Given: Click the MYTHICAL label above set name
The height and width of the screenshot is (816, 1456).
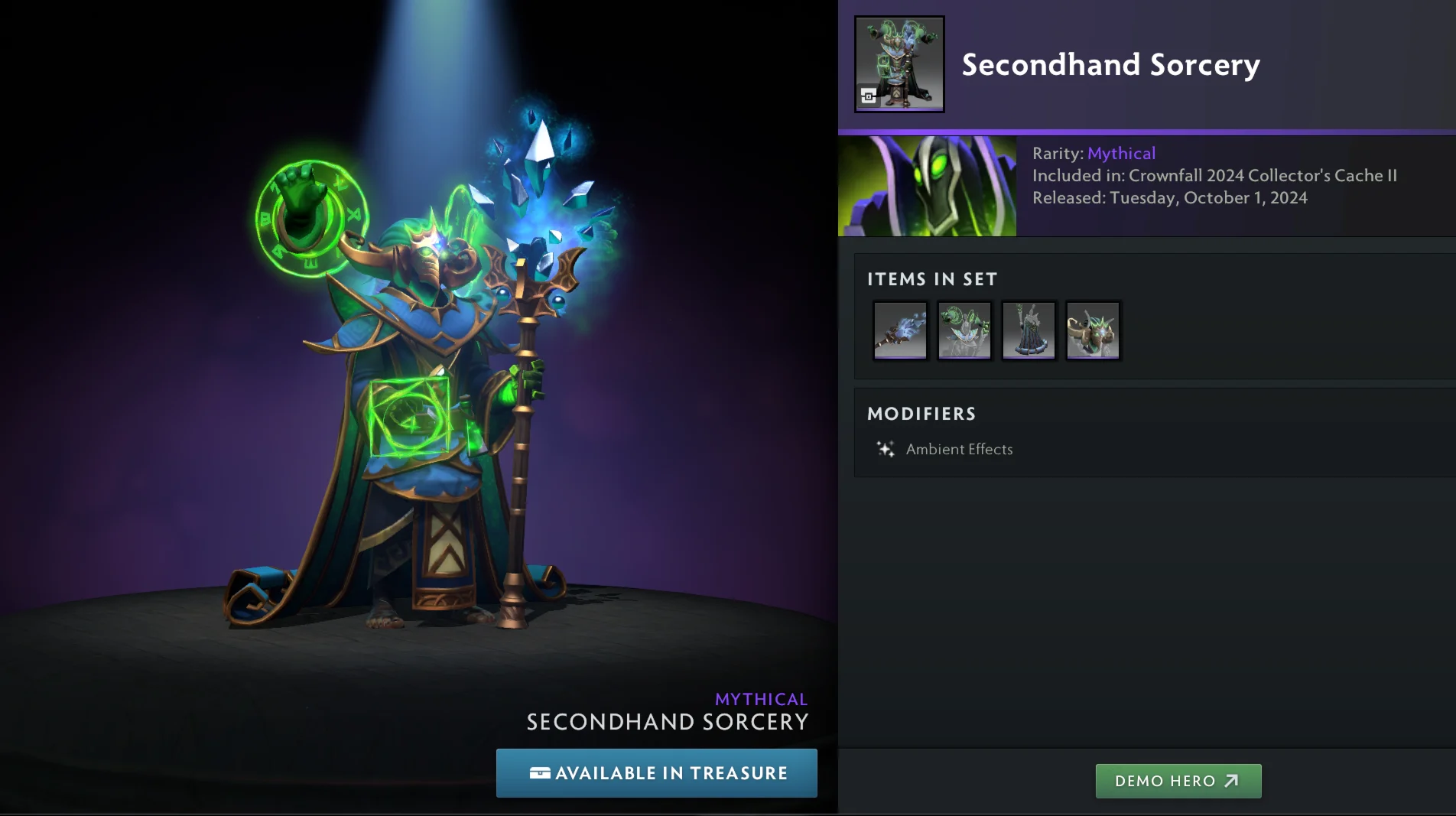Looking at the screenshot, I should point(761,698).
